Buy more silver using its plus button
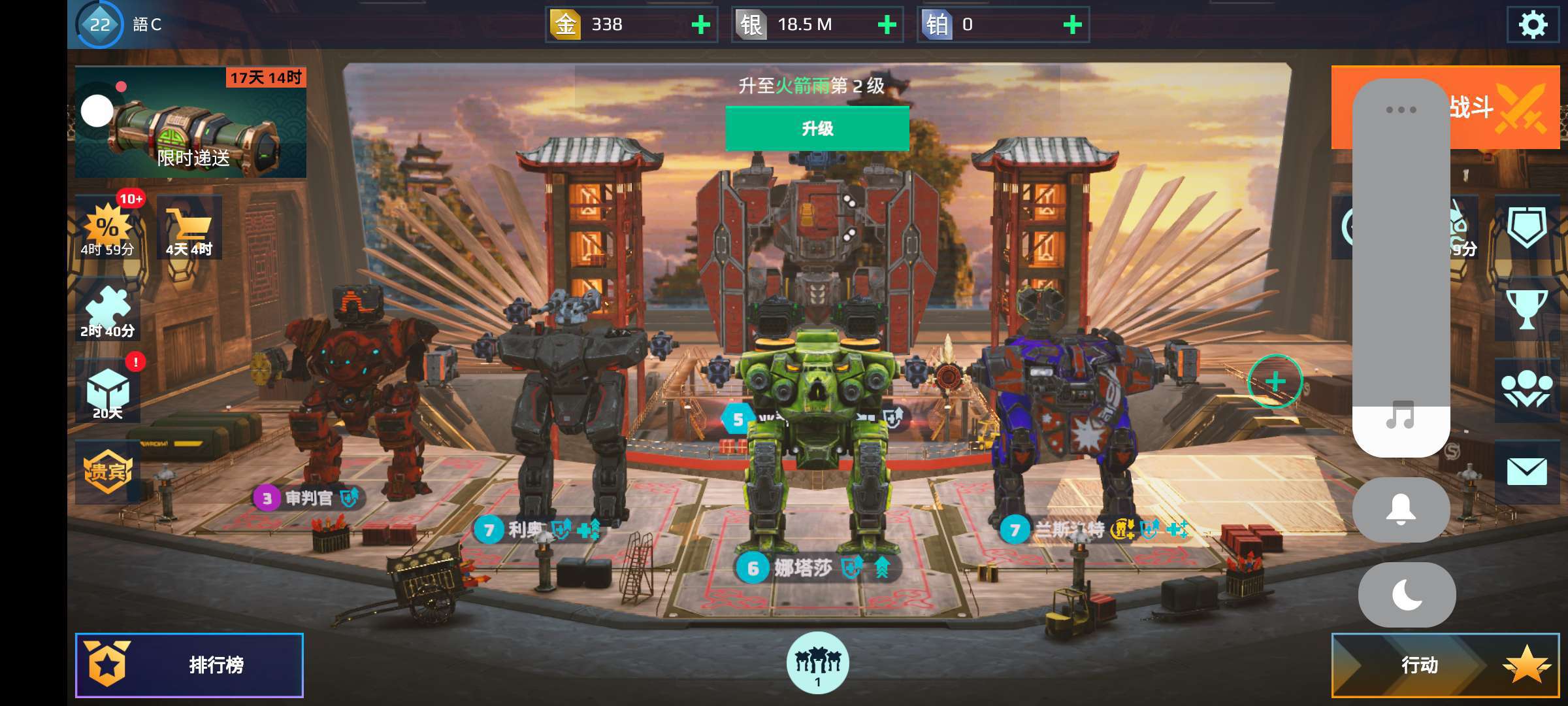The height and width of the screenshot is (706, 1568). point(887,25)
